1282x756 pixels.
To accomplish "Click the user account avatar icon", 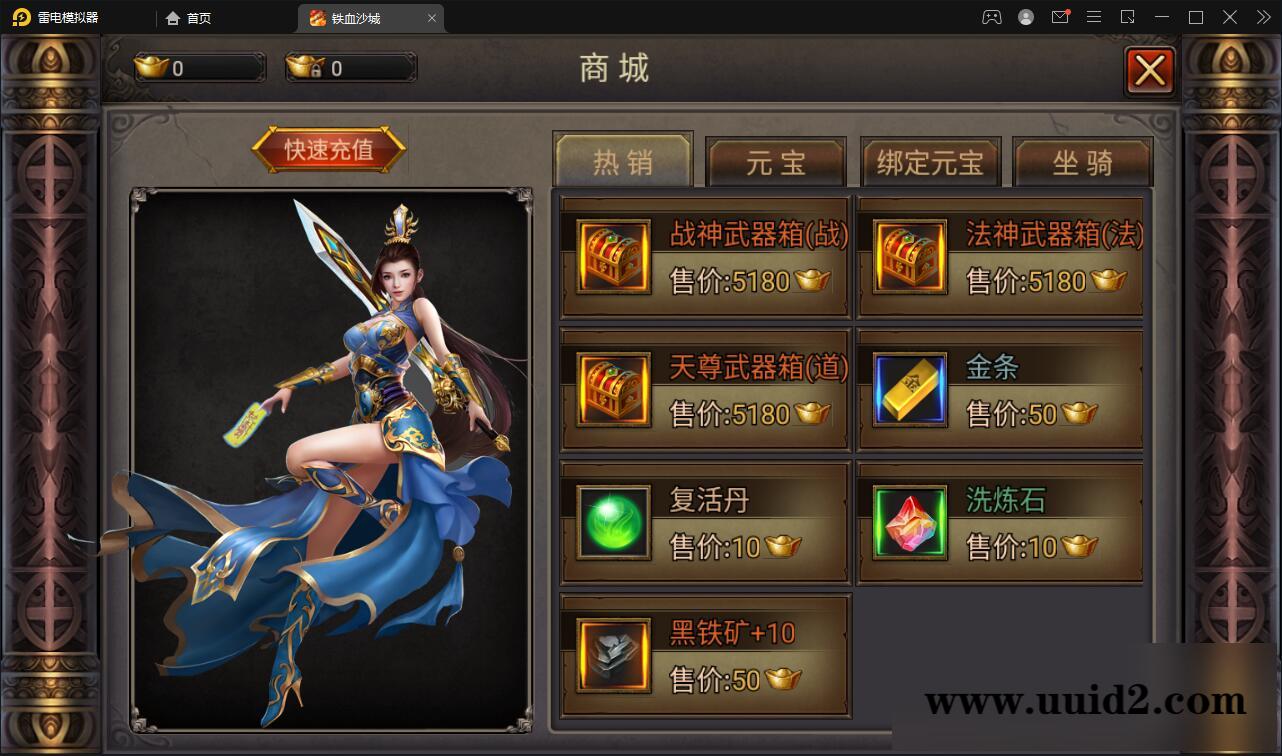I will [1025, 17].
